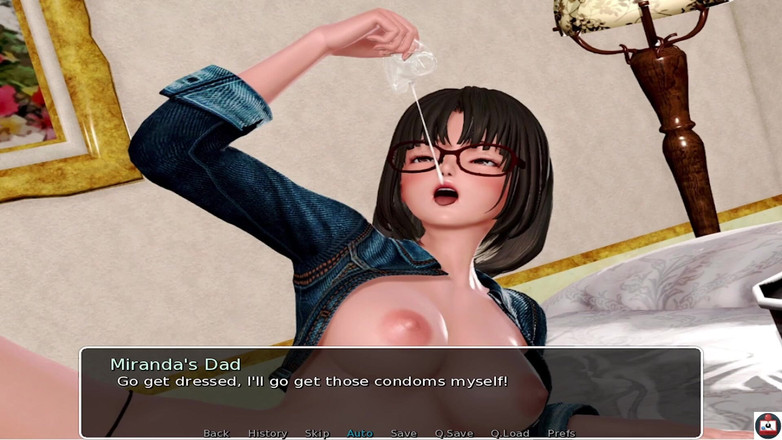Screen dimensions: 782x440
Task: Toggle Auto dialogue advance
Action: tap(360, 433)
